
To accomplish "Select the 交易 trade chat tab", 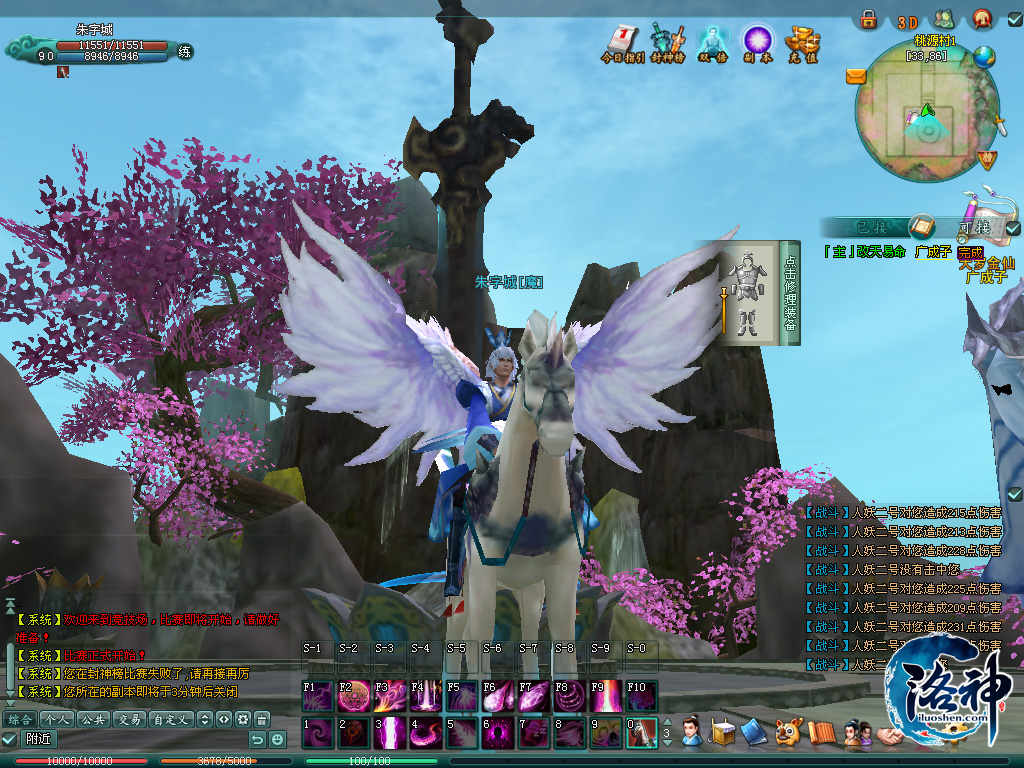I will pos(127,719).
